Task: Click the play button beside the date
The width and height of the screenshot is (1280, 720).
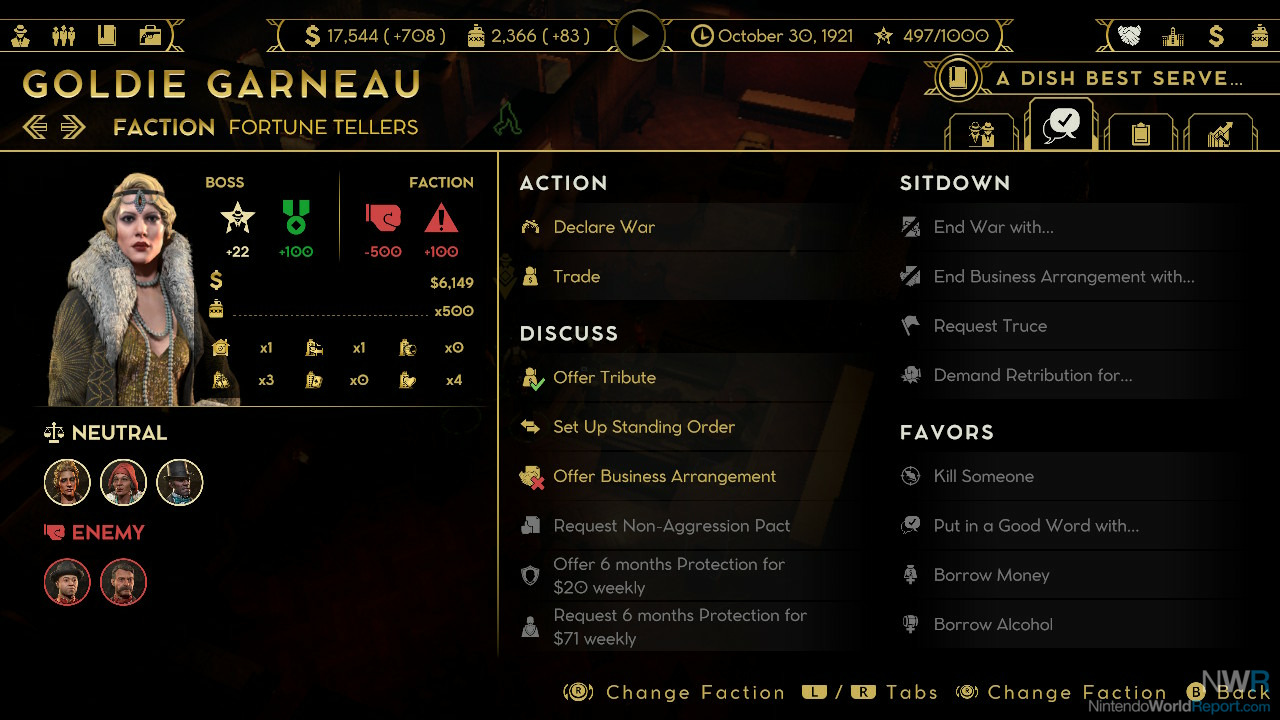Action: pos(640,36)
